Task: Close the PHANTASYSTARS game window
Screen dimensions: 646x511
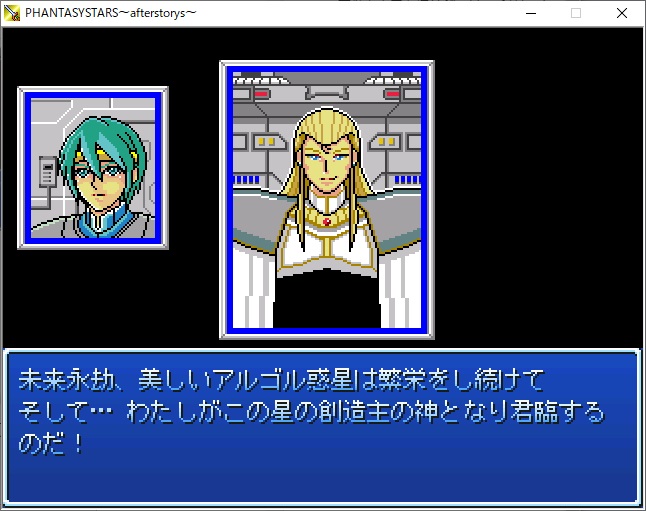Action: (x=622, y=13)
